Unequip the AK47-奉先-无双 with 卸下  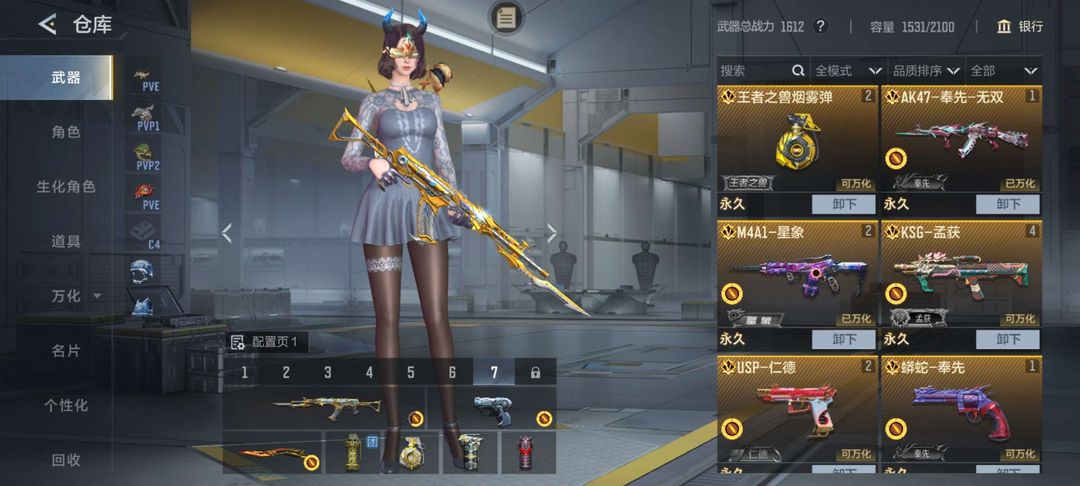(1008, 204)
